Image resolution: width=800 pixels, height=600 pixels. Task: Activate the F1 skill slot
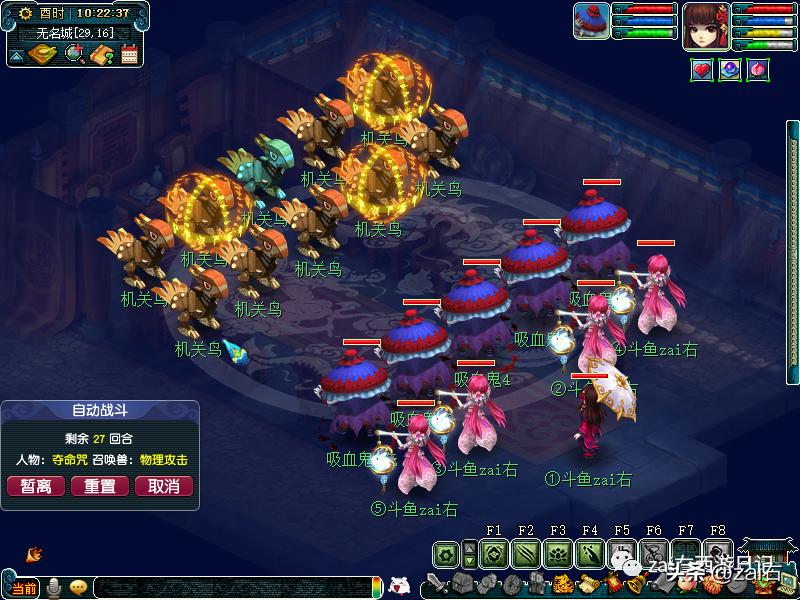tap(493, 553)
